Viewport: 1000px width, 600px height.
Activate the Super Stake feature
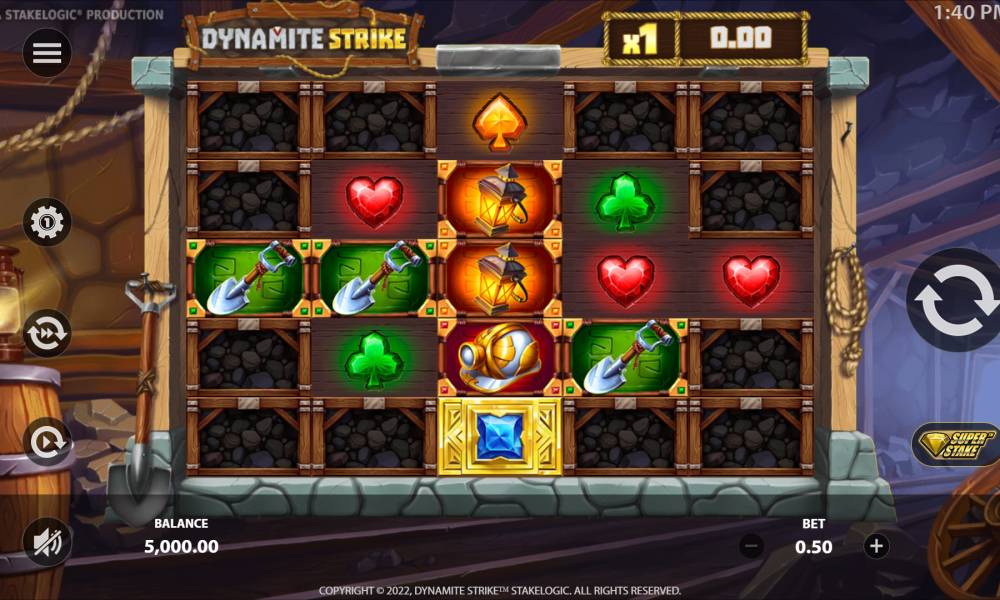(955, 445)
